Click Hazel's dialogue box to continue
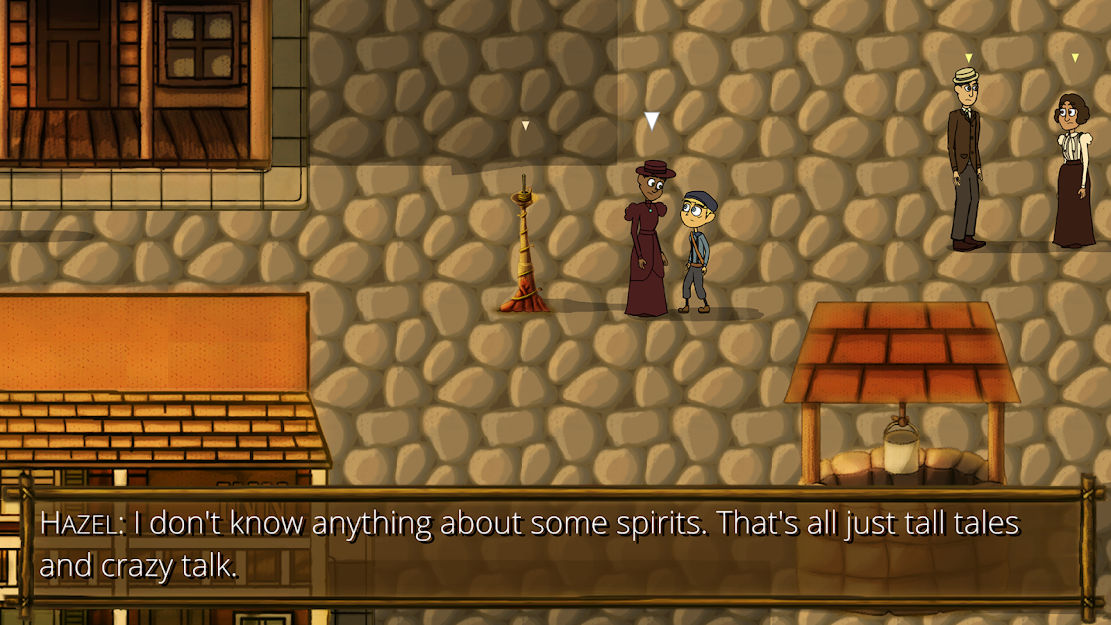 (555, 546)
